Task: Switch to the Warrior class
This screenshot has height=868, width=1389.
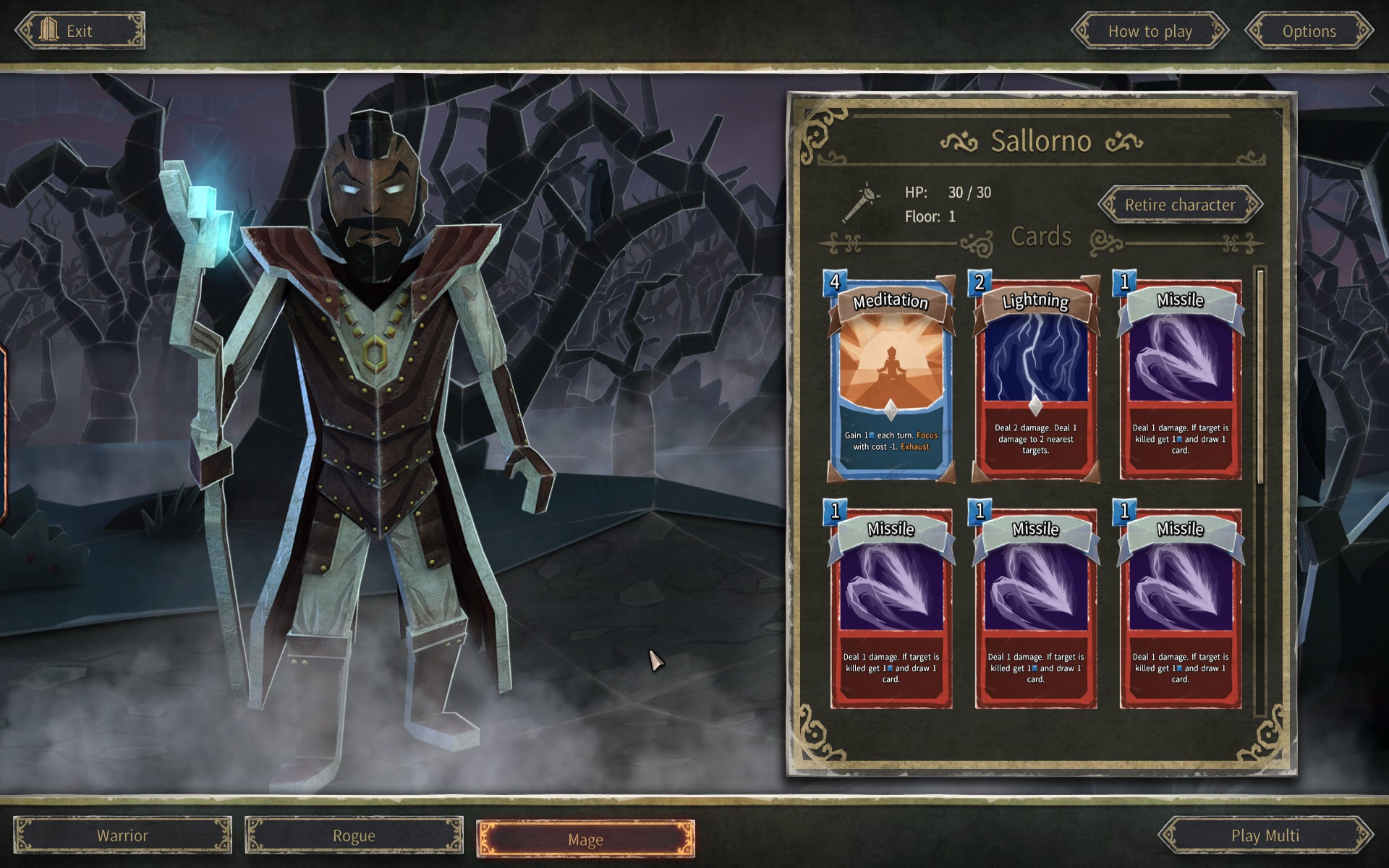Action: [x=123, y=835]
